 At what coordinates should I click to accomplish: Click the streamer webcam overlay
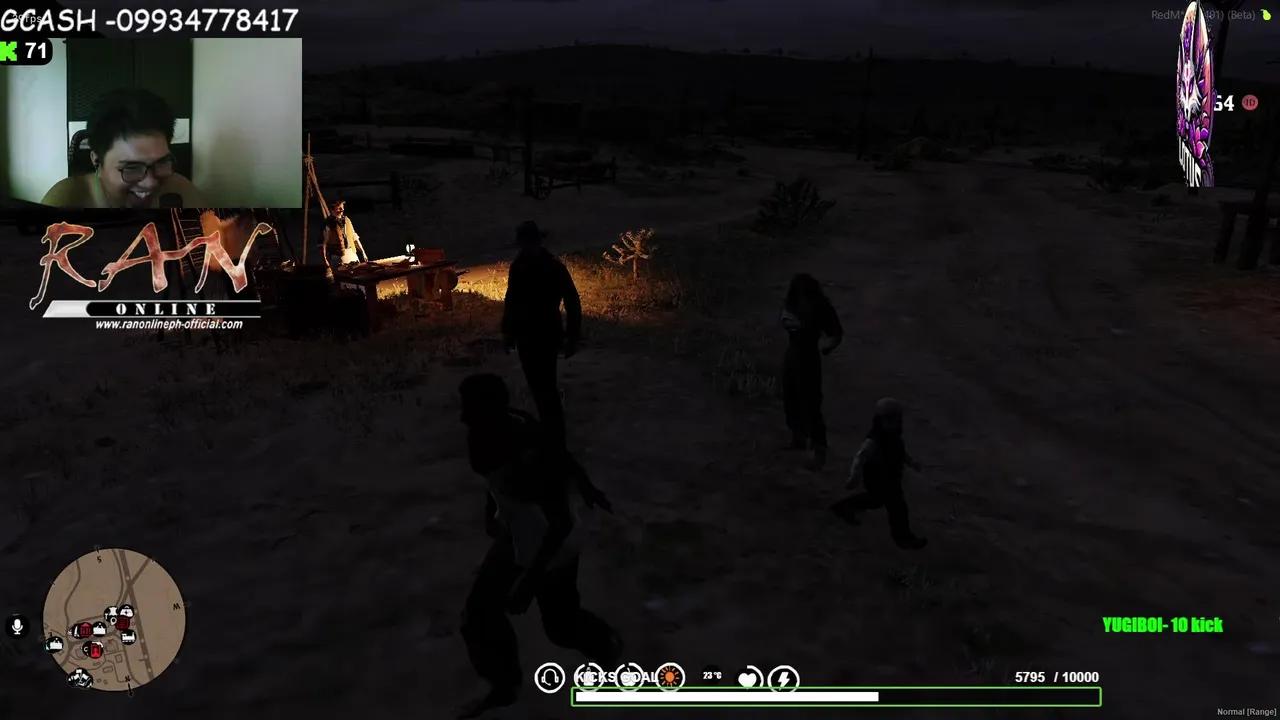(x=152, y=123)
